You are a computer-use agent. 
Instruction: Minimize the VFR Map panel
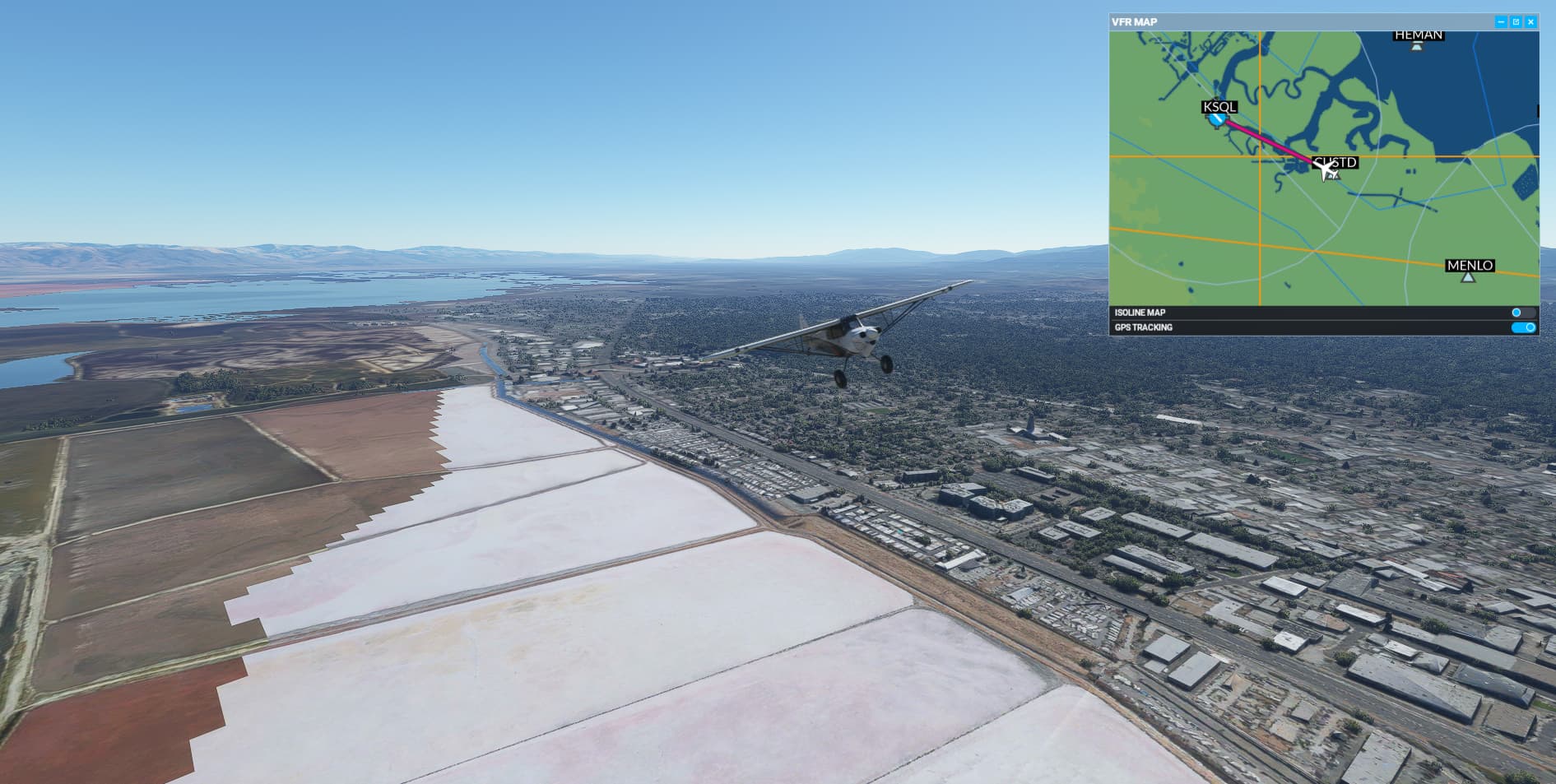[1501, 22]
